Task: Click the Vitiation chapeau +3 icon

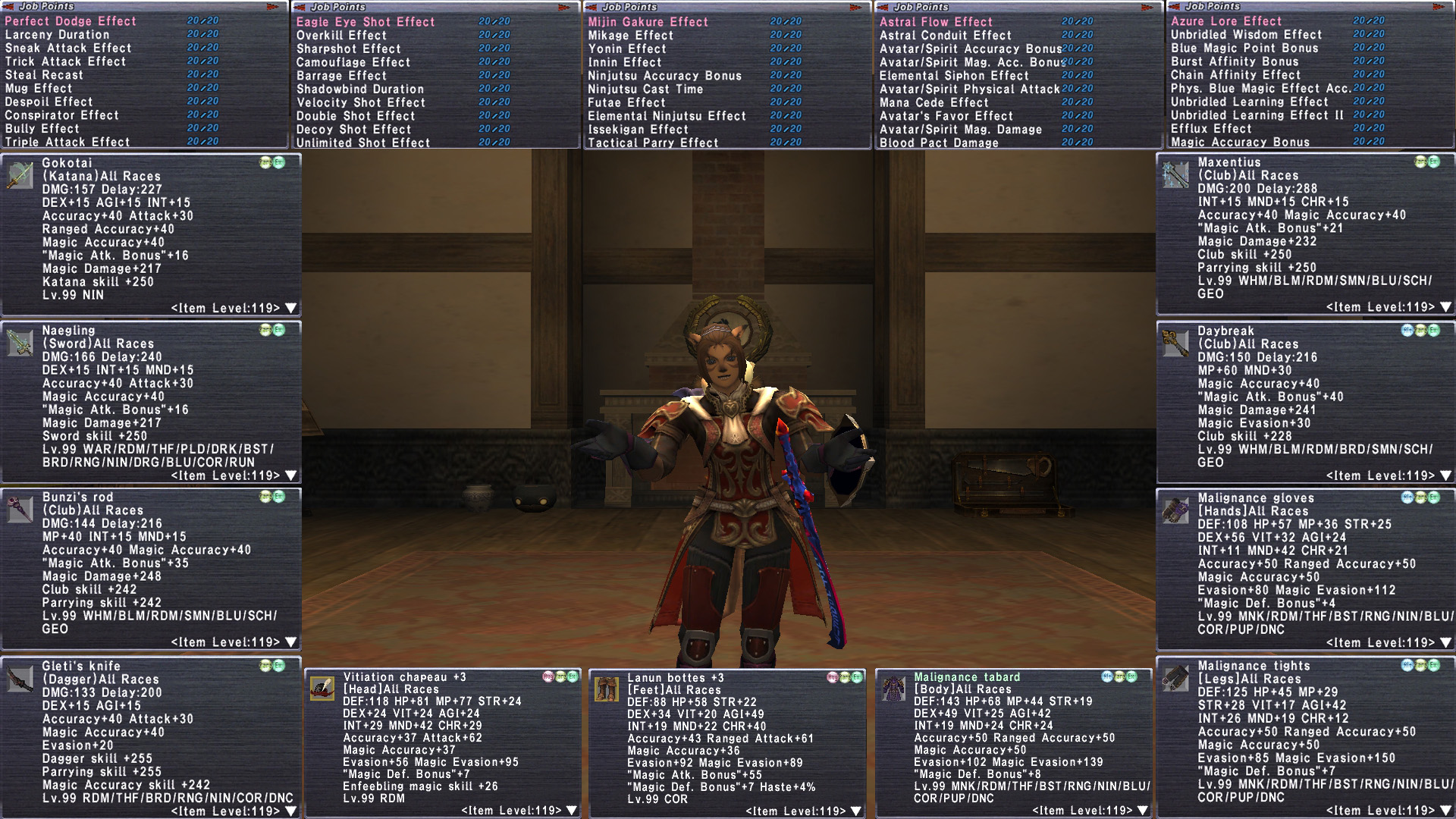Action: [x=322, y=689]
